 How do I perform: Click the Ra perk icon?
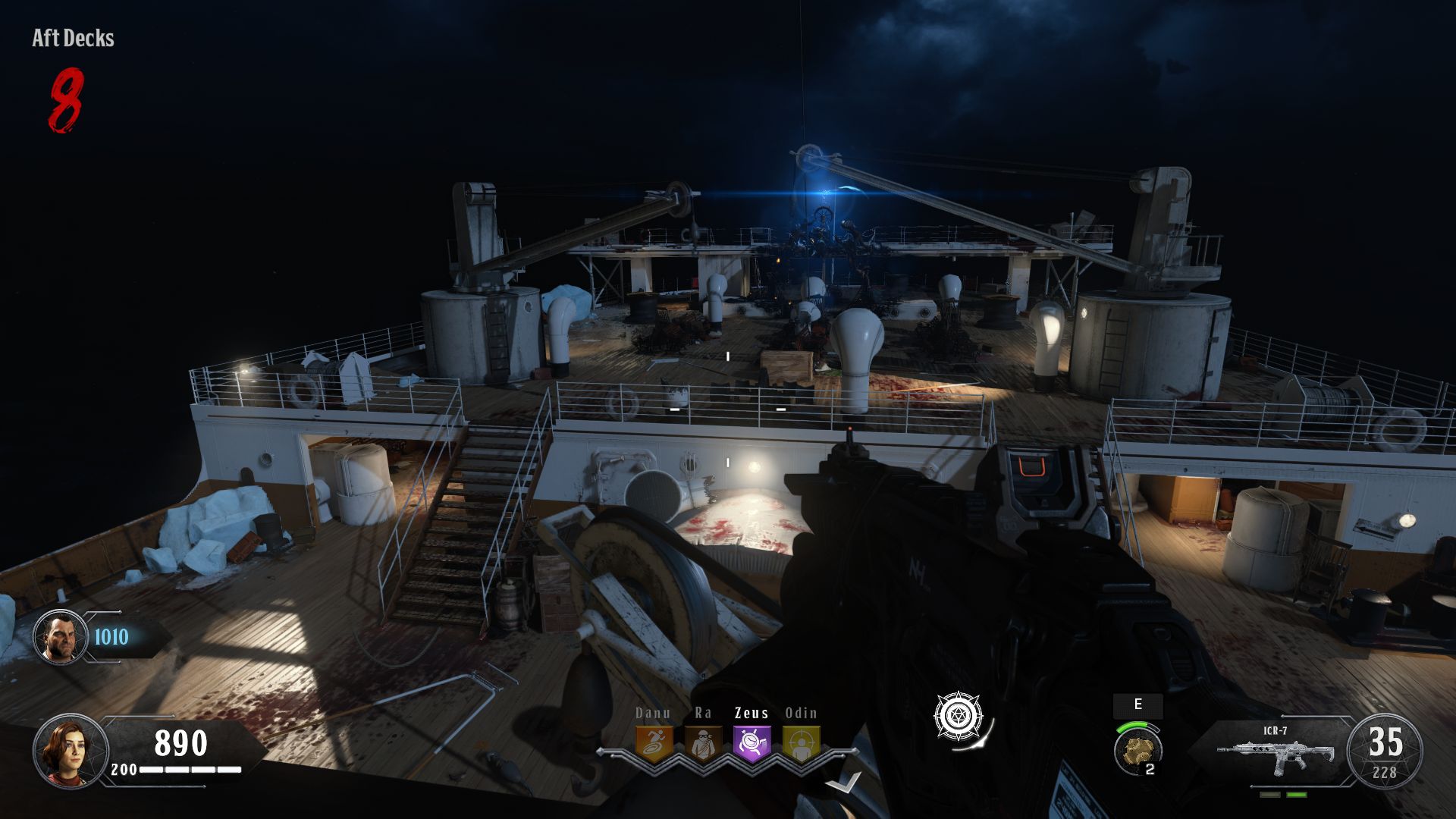pyautogui.click(x=703, y=743)
